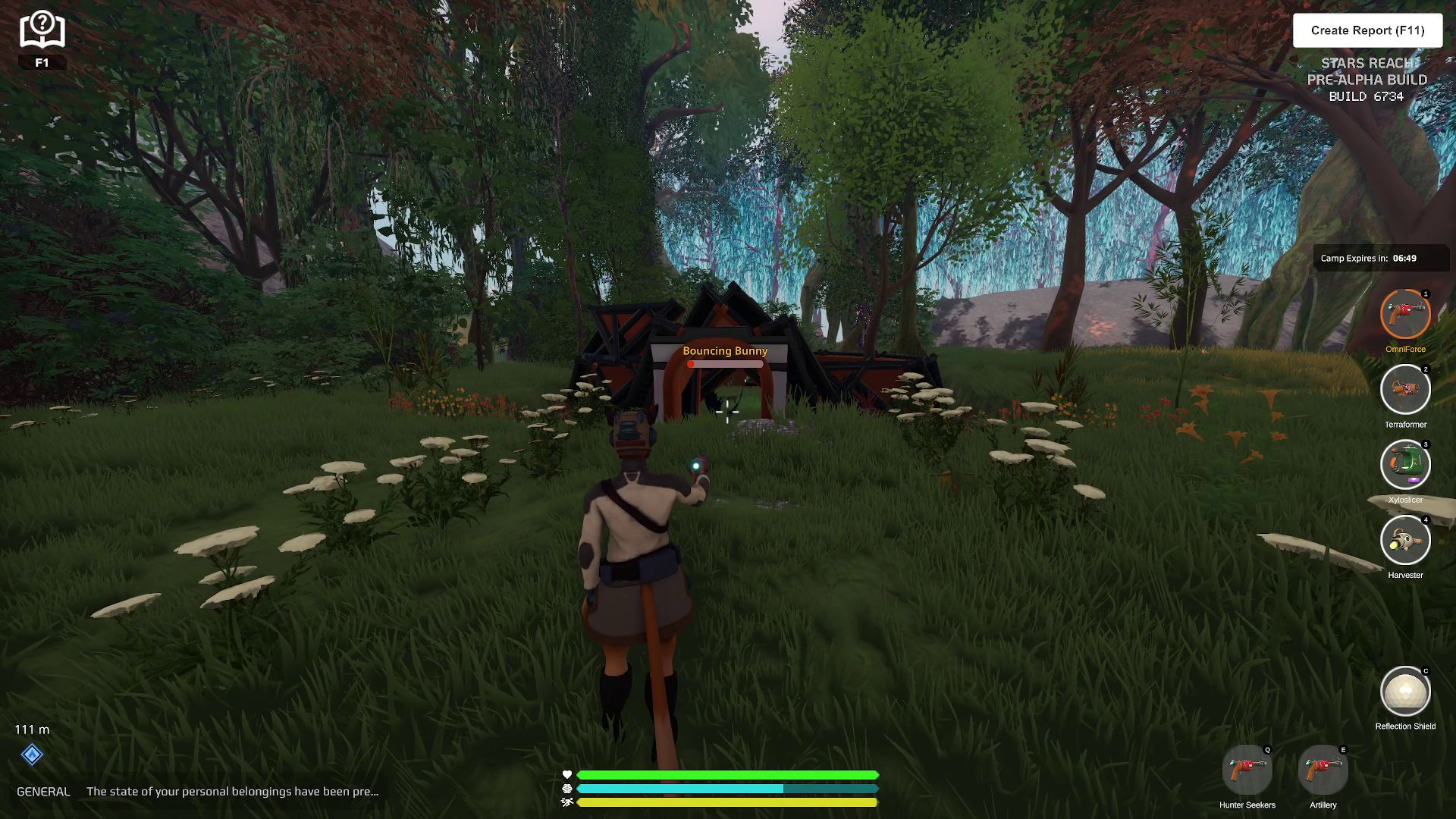Switch to the Xyloslicer tool
Image resolution: width=1456 pixels, height=819 pixels.
click(x=1404, y=464)
